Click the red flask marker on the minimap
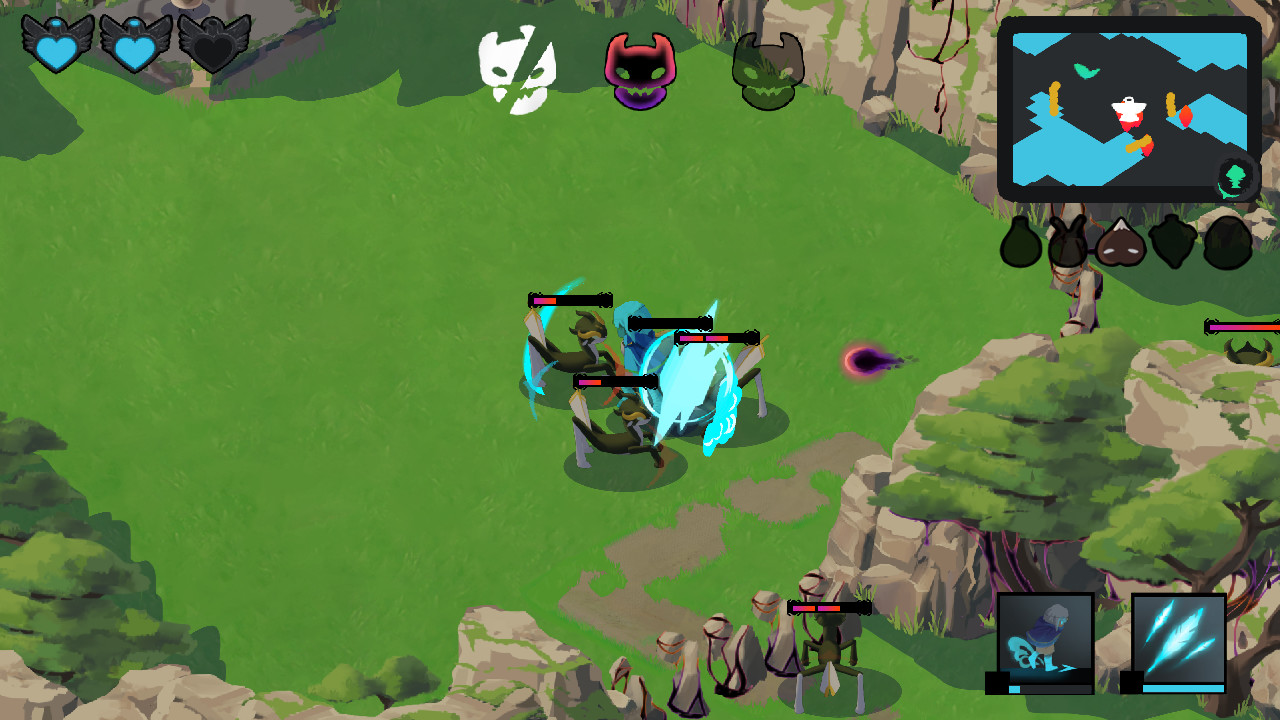1280x720 pixels. pyautogui.click(x=1186, y=116)
